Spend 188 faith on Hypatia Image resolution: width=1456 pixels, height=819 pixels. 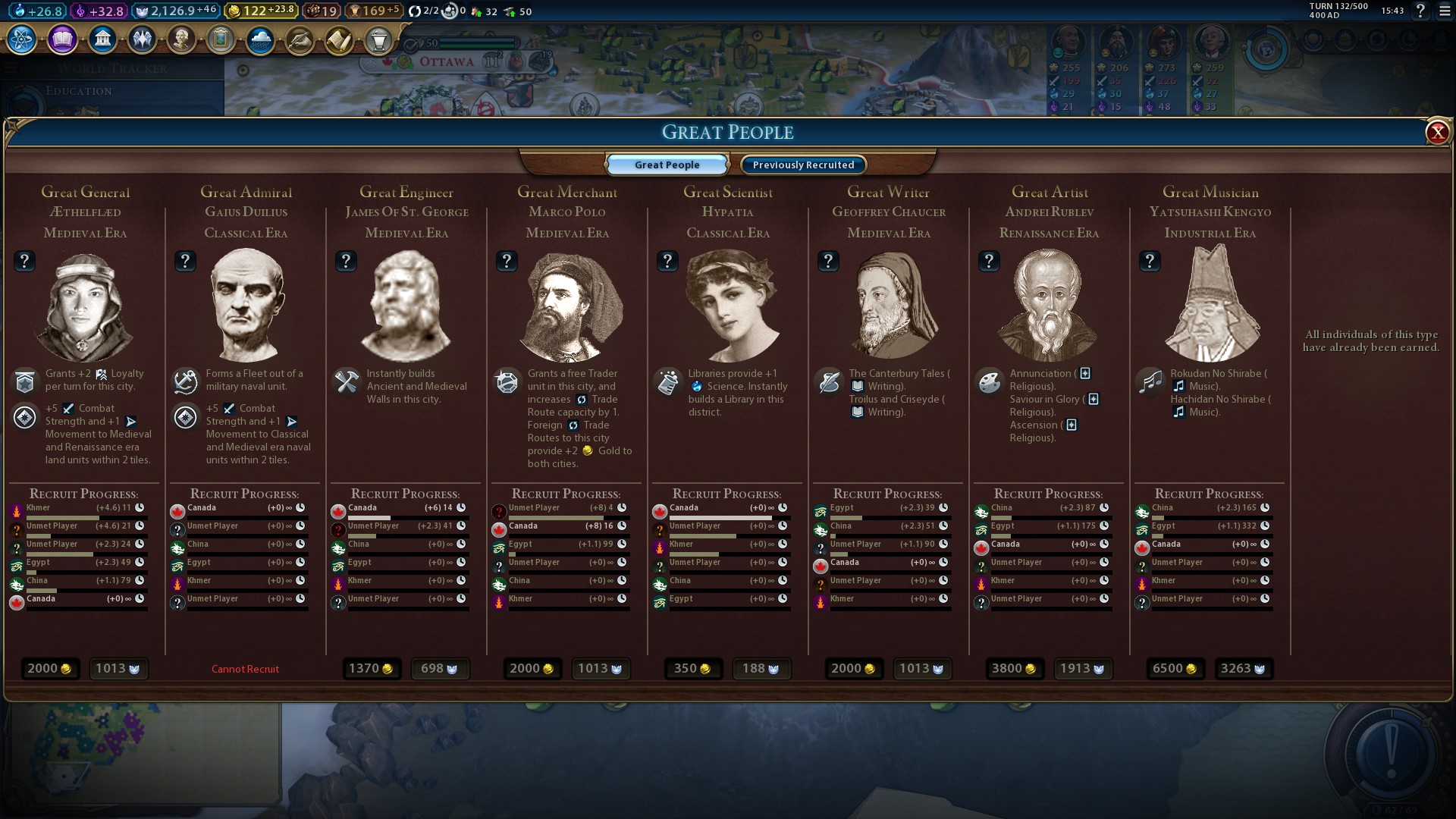click(761, 668)
